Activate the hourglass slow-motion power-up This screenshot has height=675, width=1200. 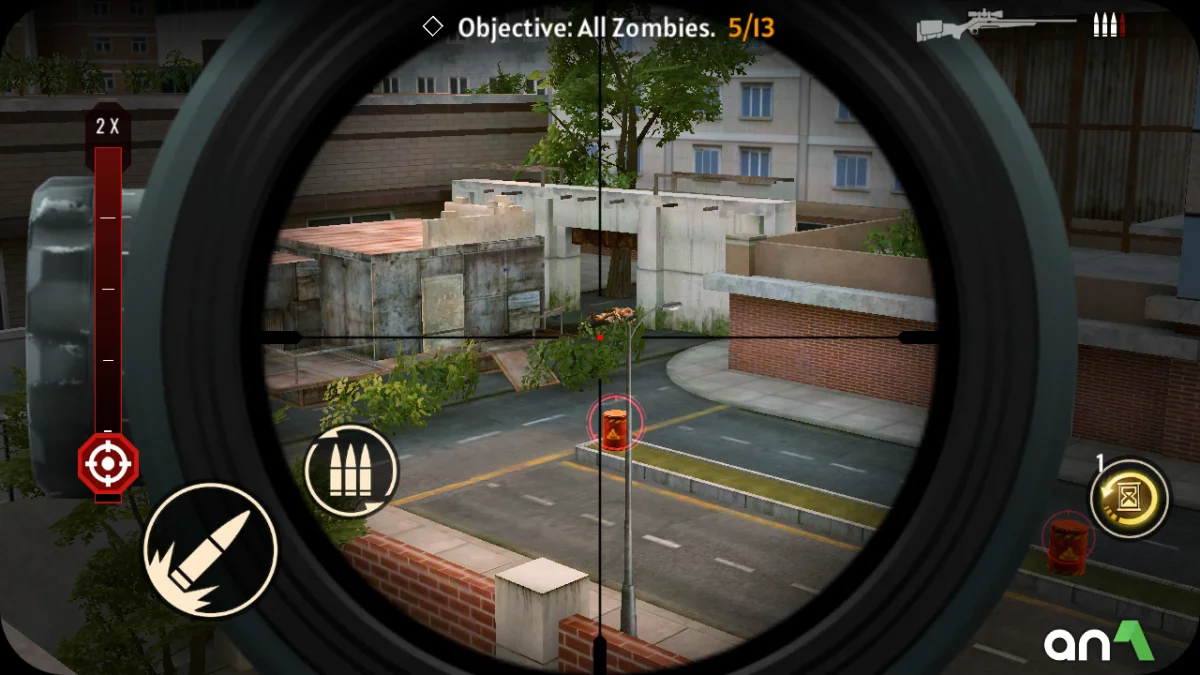click(1130, 498)
